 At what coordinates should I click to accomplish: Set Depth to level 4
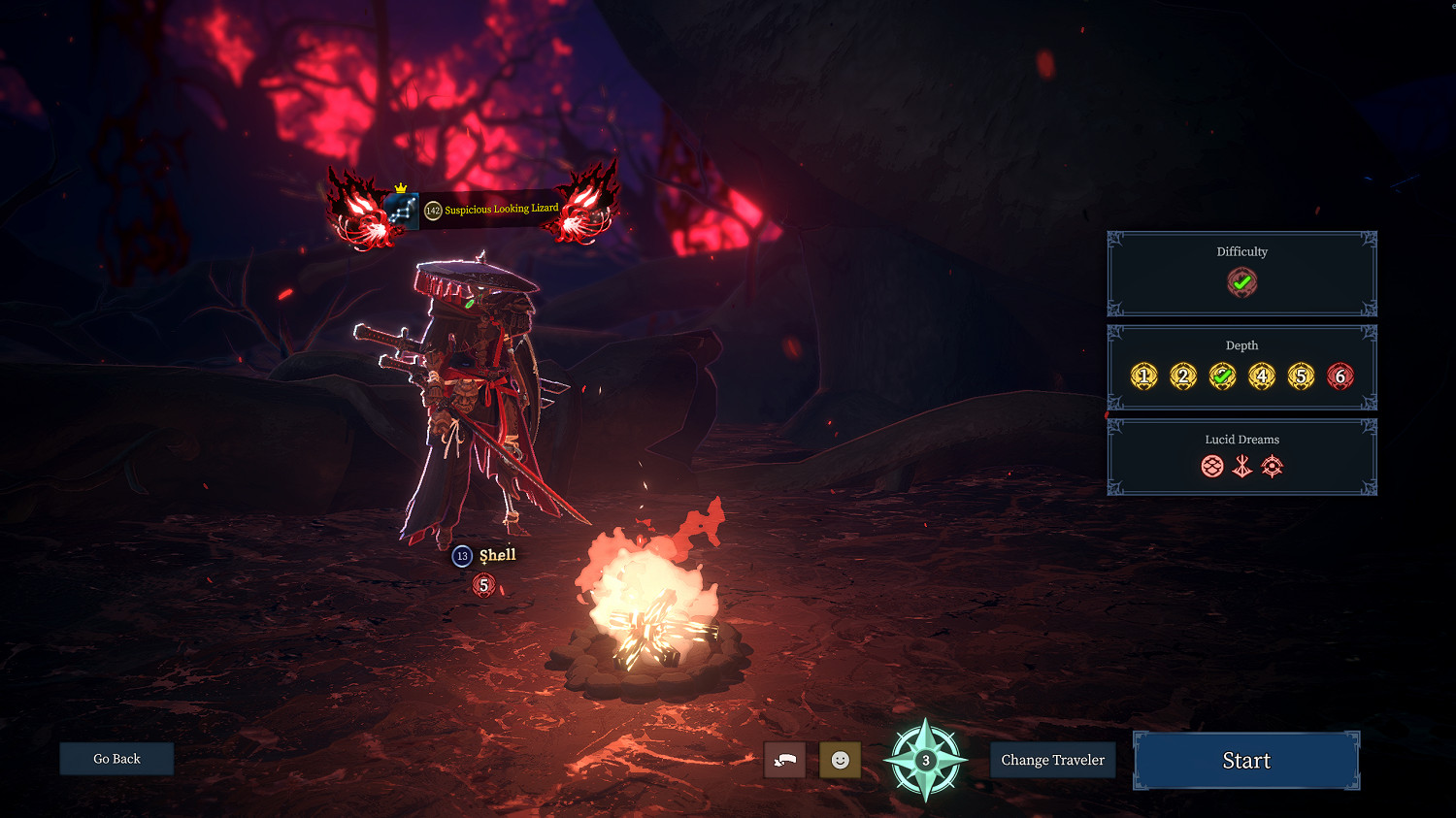click(1261, 376)
